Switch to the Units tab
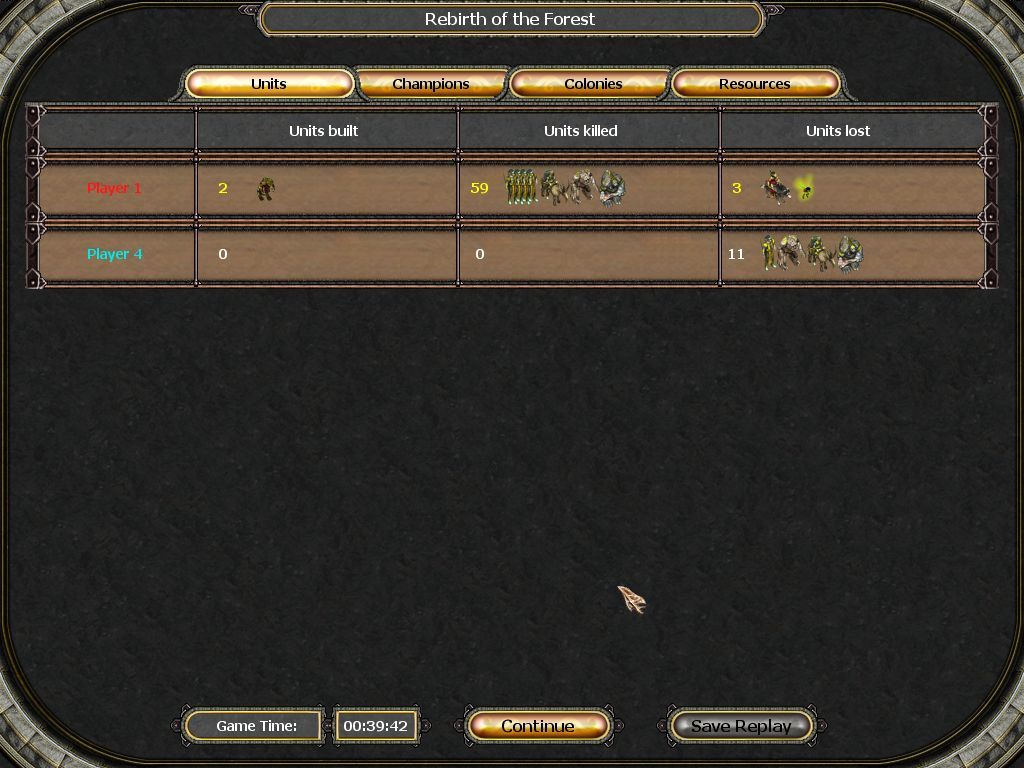The width and height of the screenshot is (1024, 768). tap(269, 84)
